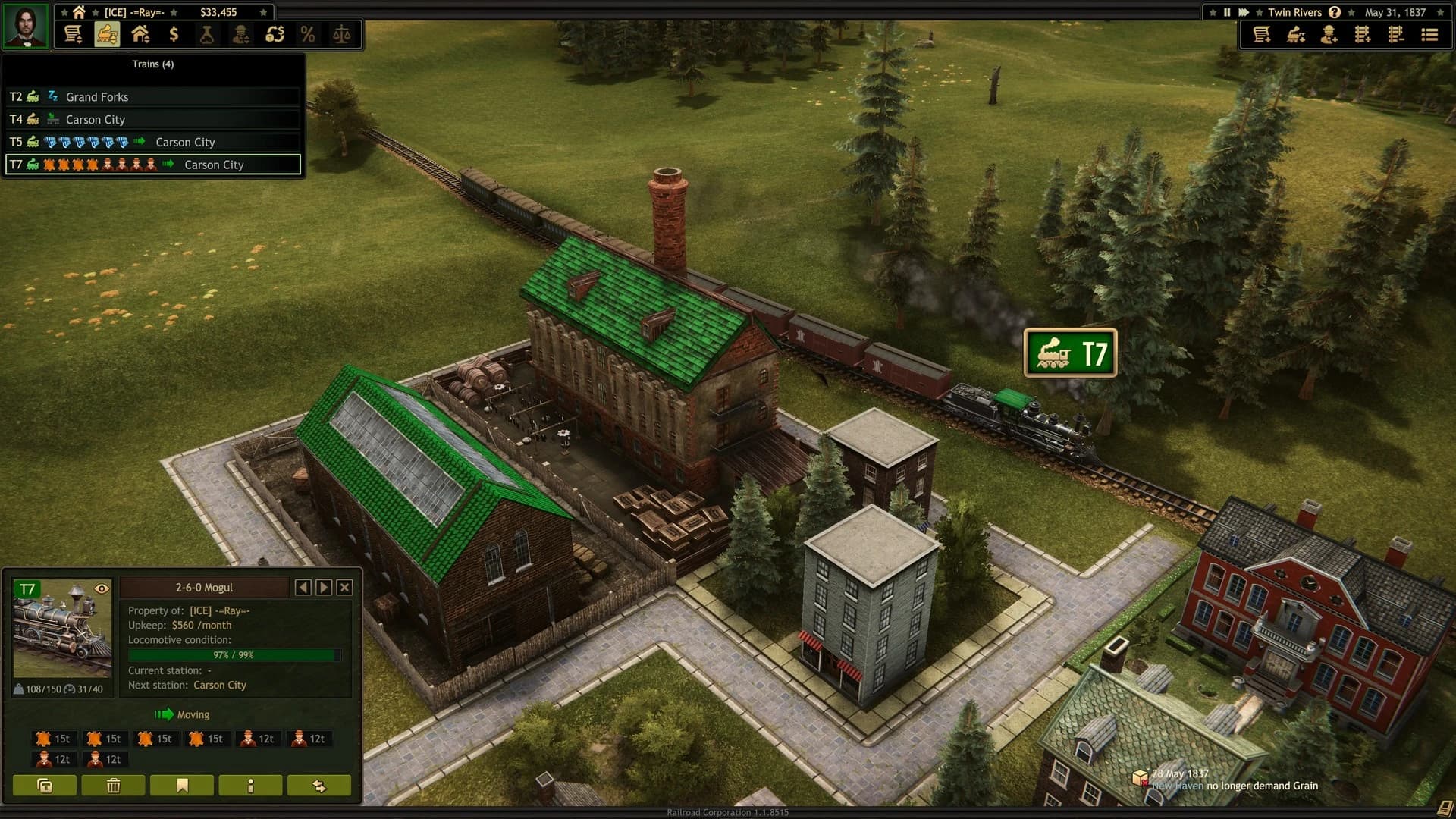Screen dimensions: 1456x819
Task: Open the list view icon in top-right toolbar
Action: click(1429, 34)
